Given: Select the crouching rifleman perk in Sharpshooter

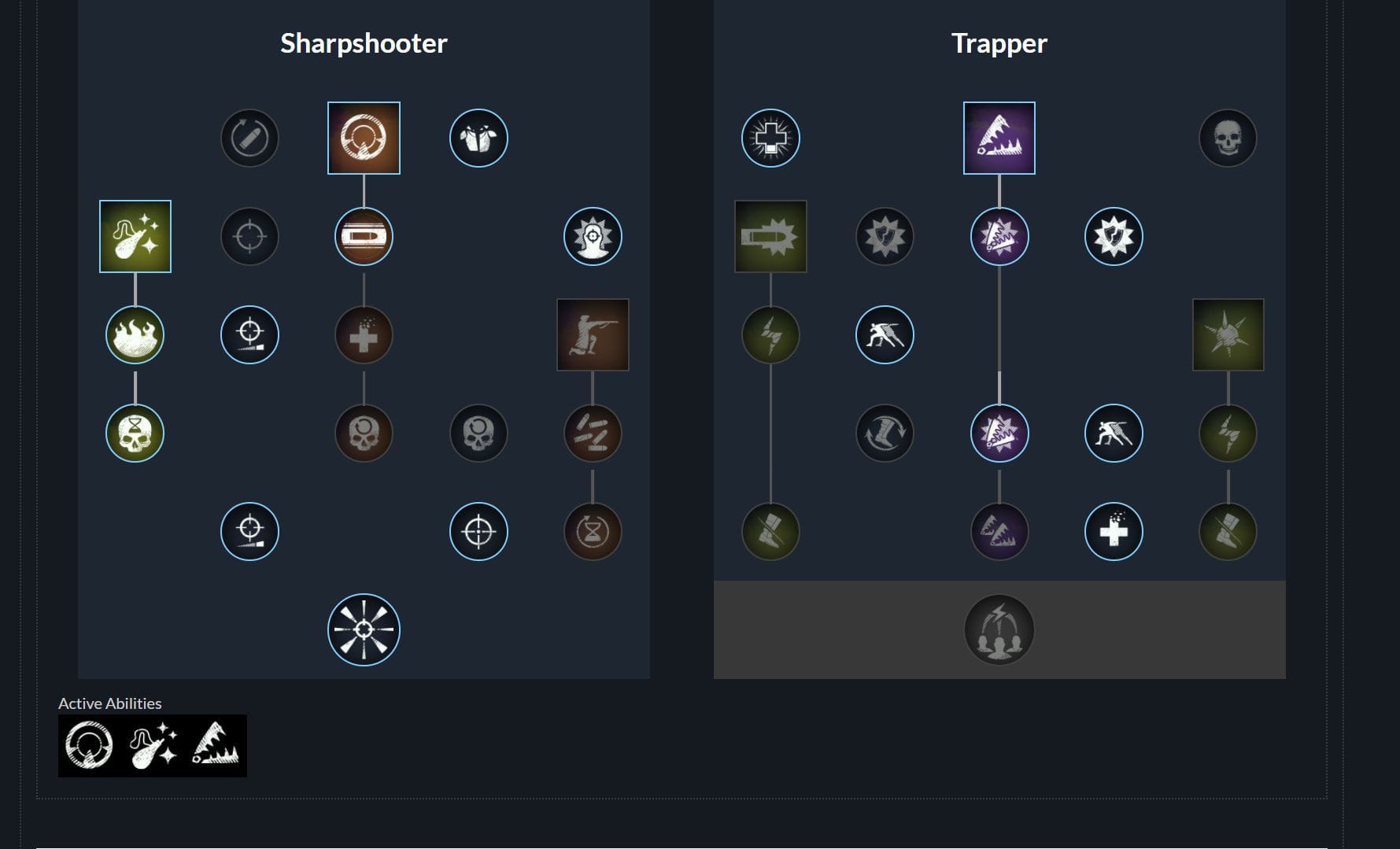Looking at the screenshot, I should pos(593,334).
